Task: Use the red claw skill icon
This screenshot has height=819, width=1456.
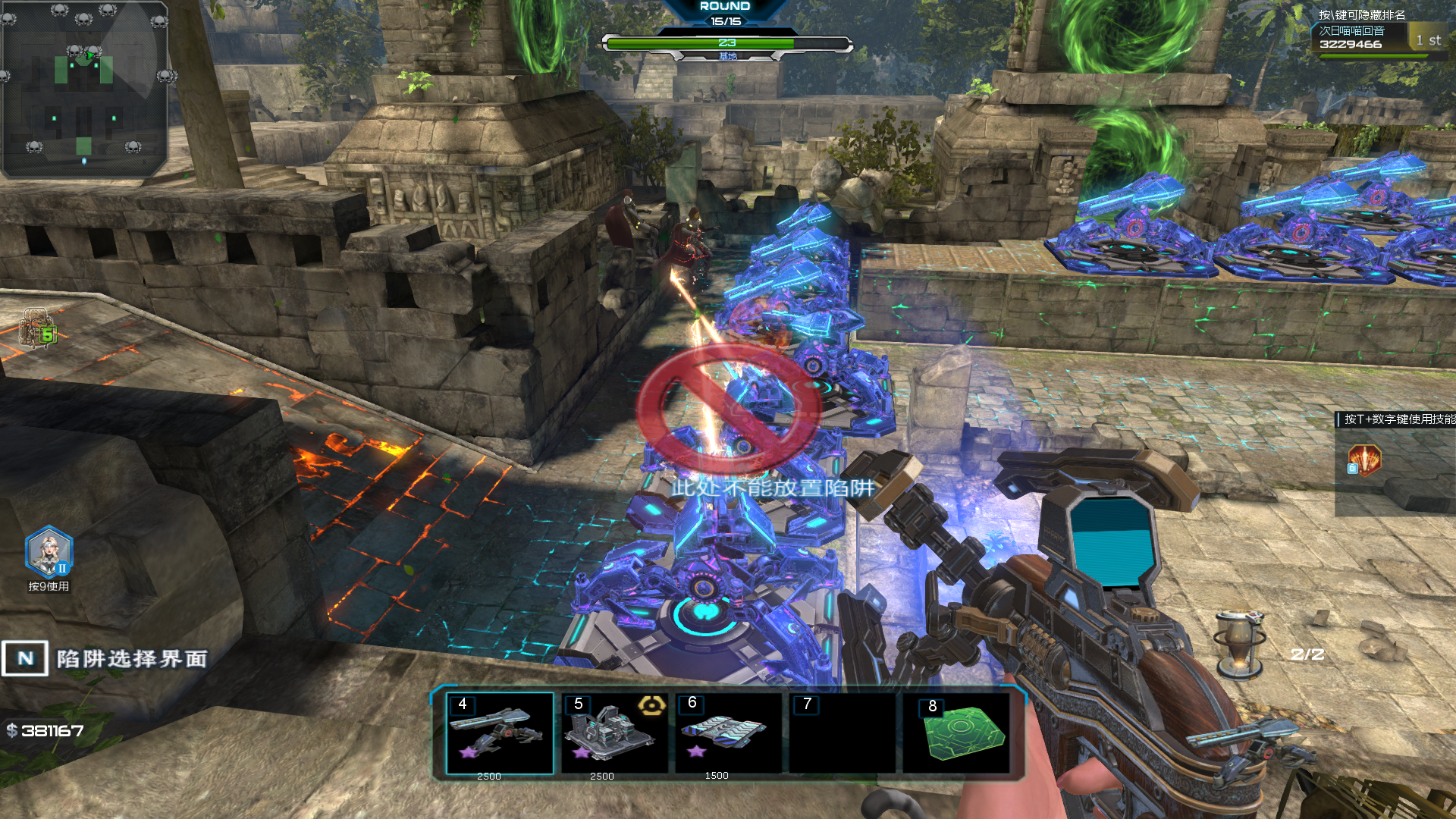Action: 1364,460
